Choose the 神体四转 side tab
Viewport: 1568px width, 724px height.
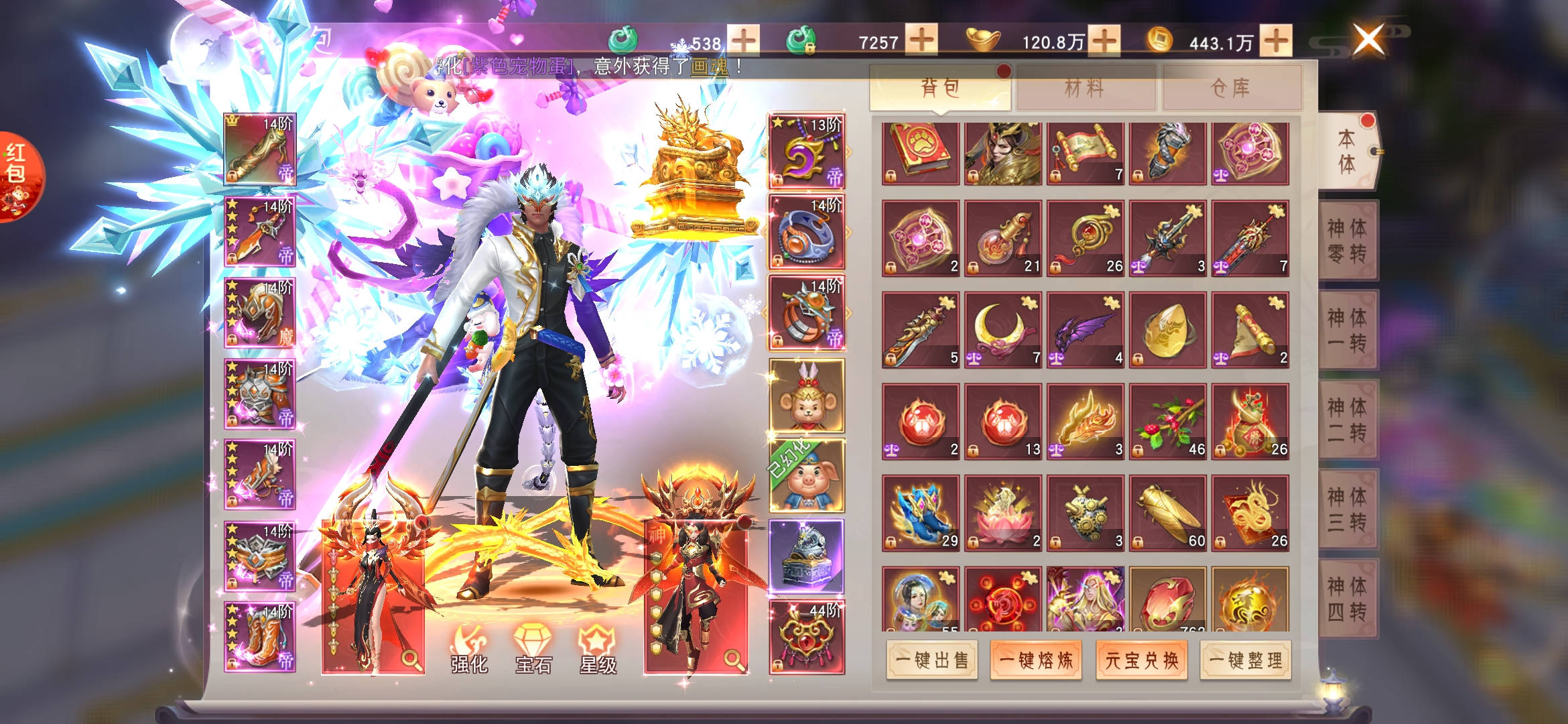[x=1348, y=599]
